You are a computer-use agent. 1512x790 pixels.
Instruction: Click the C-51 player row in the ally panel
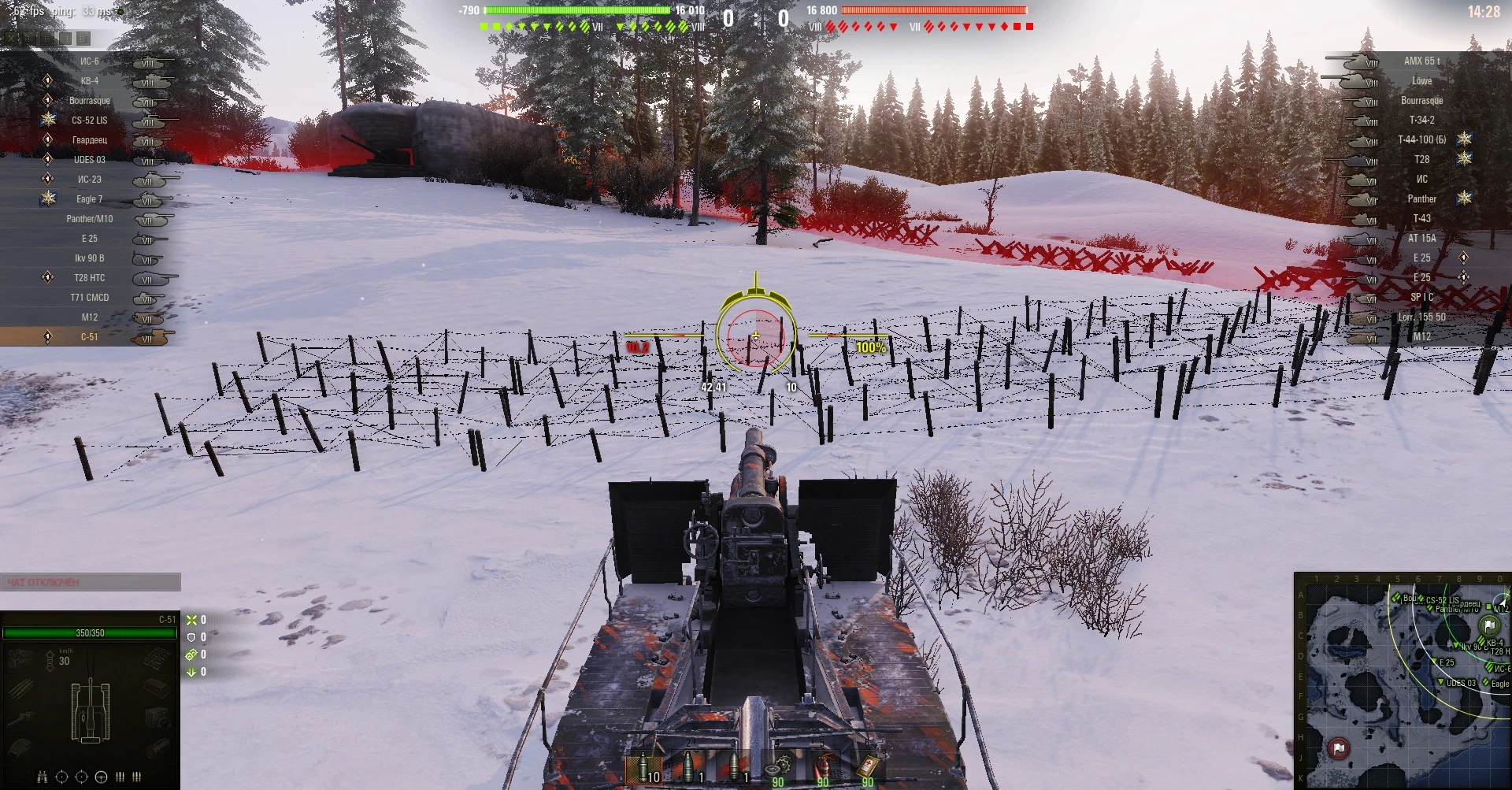click(88, 336)
